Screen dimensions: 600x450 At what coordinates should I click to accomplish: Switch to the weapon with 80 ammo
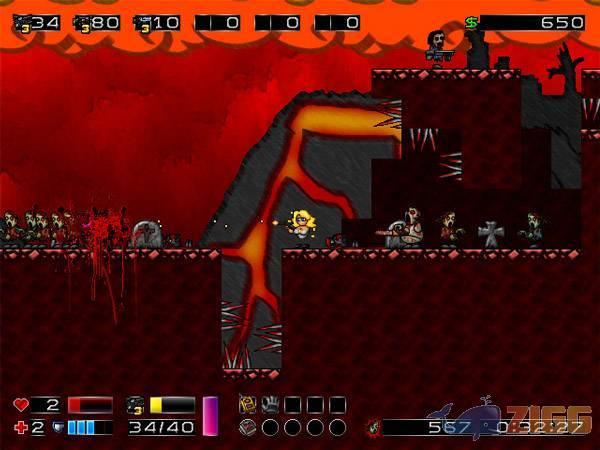click(82, 23)
